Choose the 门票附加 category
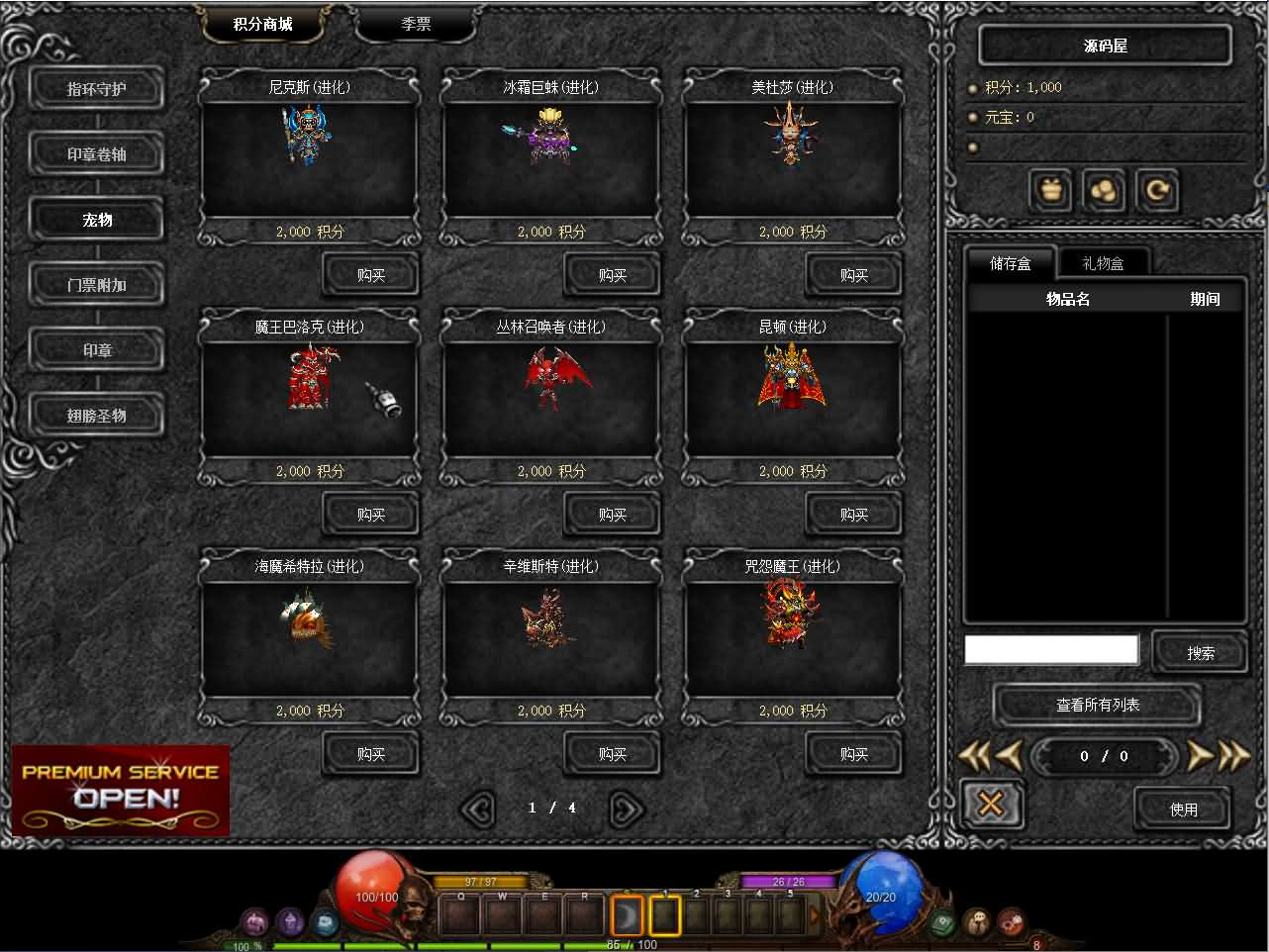Viewport: 1269px width, 952px height. click(x=97, y=285)
